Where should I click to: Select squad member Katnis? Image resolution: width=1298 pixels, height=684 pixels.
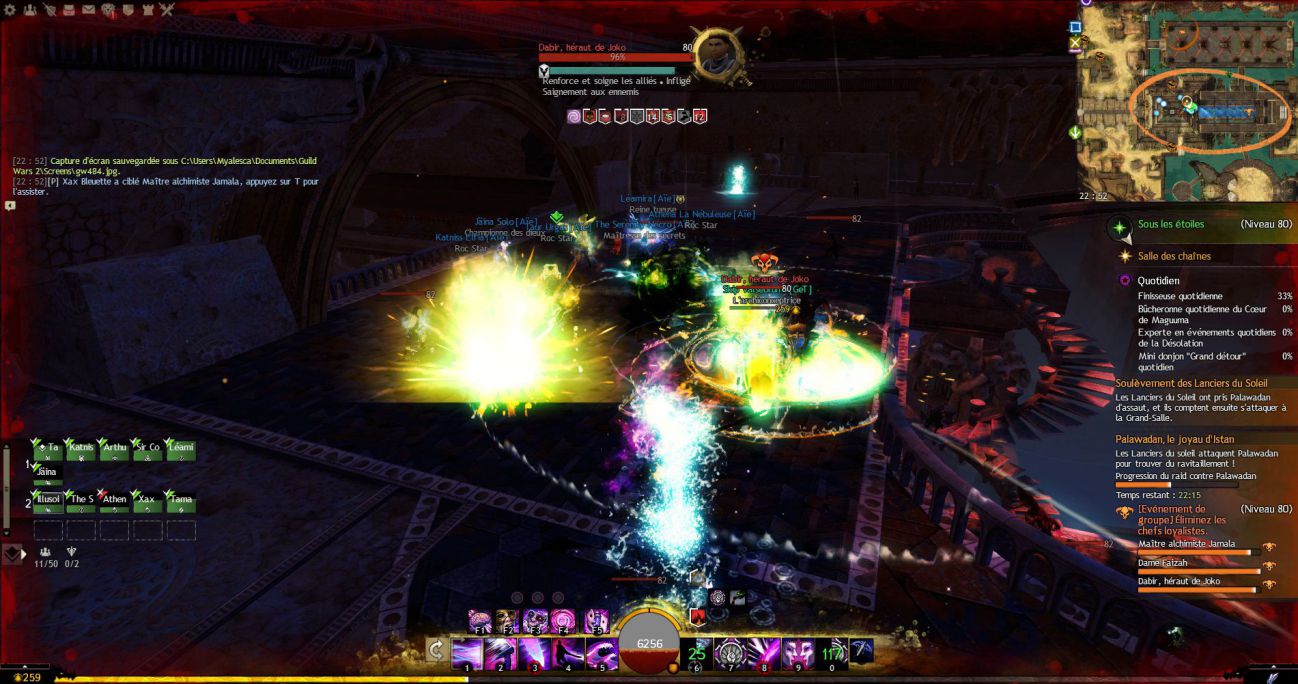[82, 451]
